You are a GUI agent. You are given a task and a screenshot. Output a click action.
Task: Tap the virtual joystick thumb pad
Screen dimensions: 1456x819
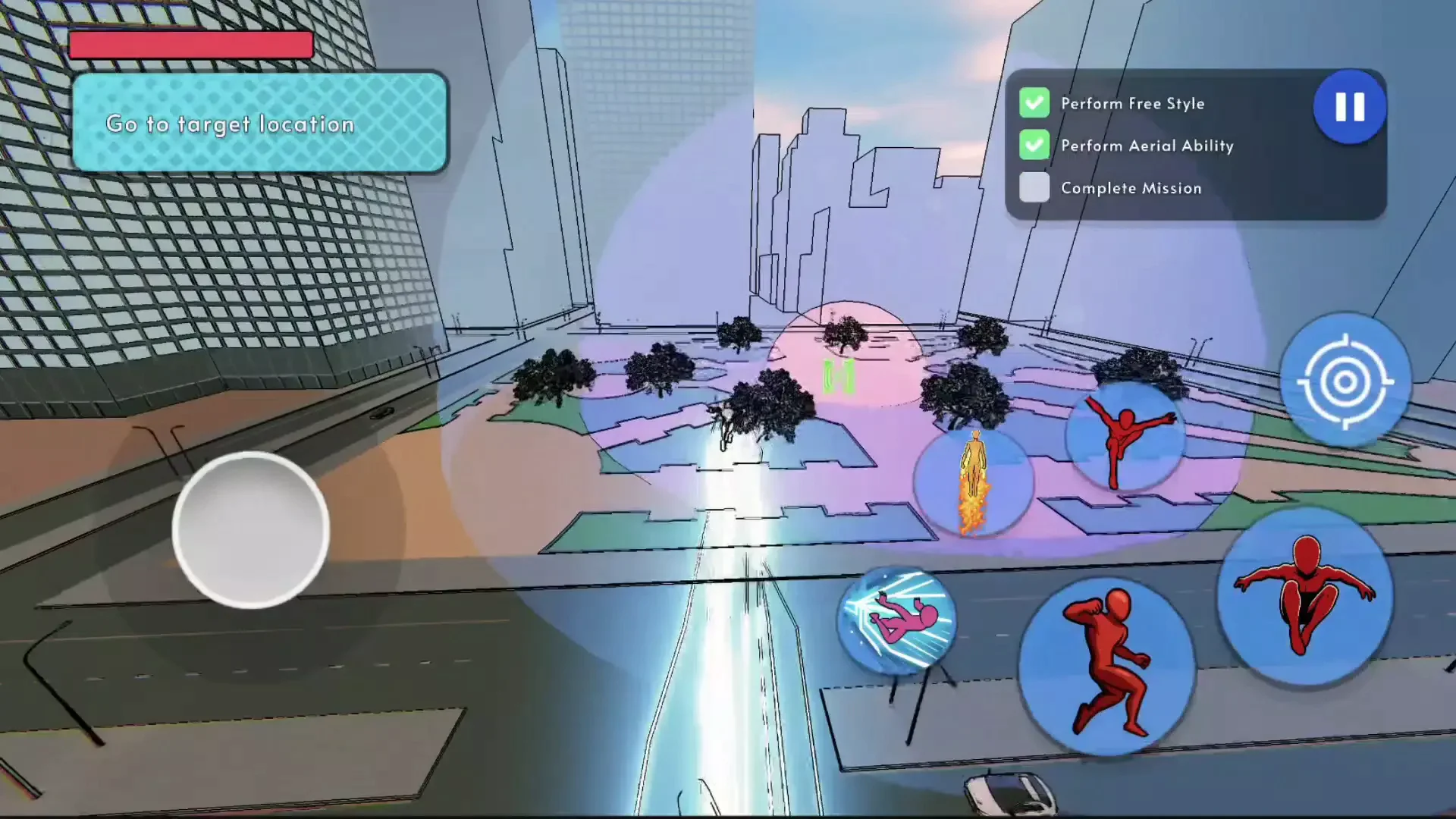coord(250,529)
